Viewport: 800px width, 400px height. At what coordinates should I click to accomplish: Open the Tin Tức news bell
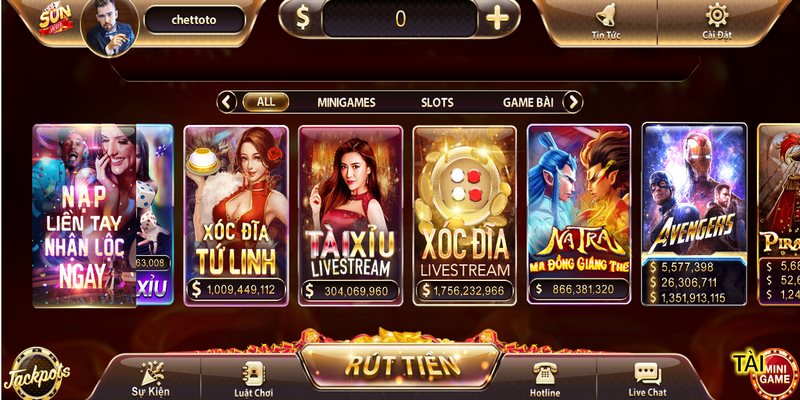[604, 19]
